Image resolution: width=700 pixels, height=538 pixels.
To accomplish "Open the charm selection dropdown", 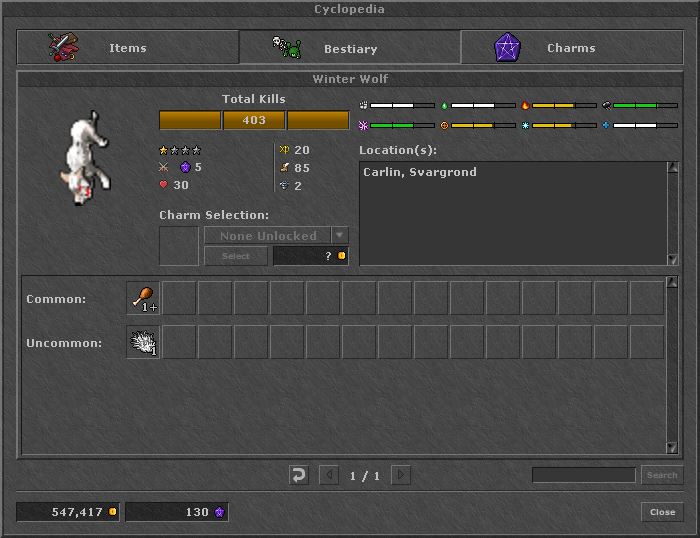I will point(340,236).
